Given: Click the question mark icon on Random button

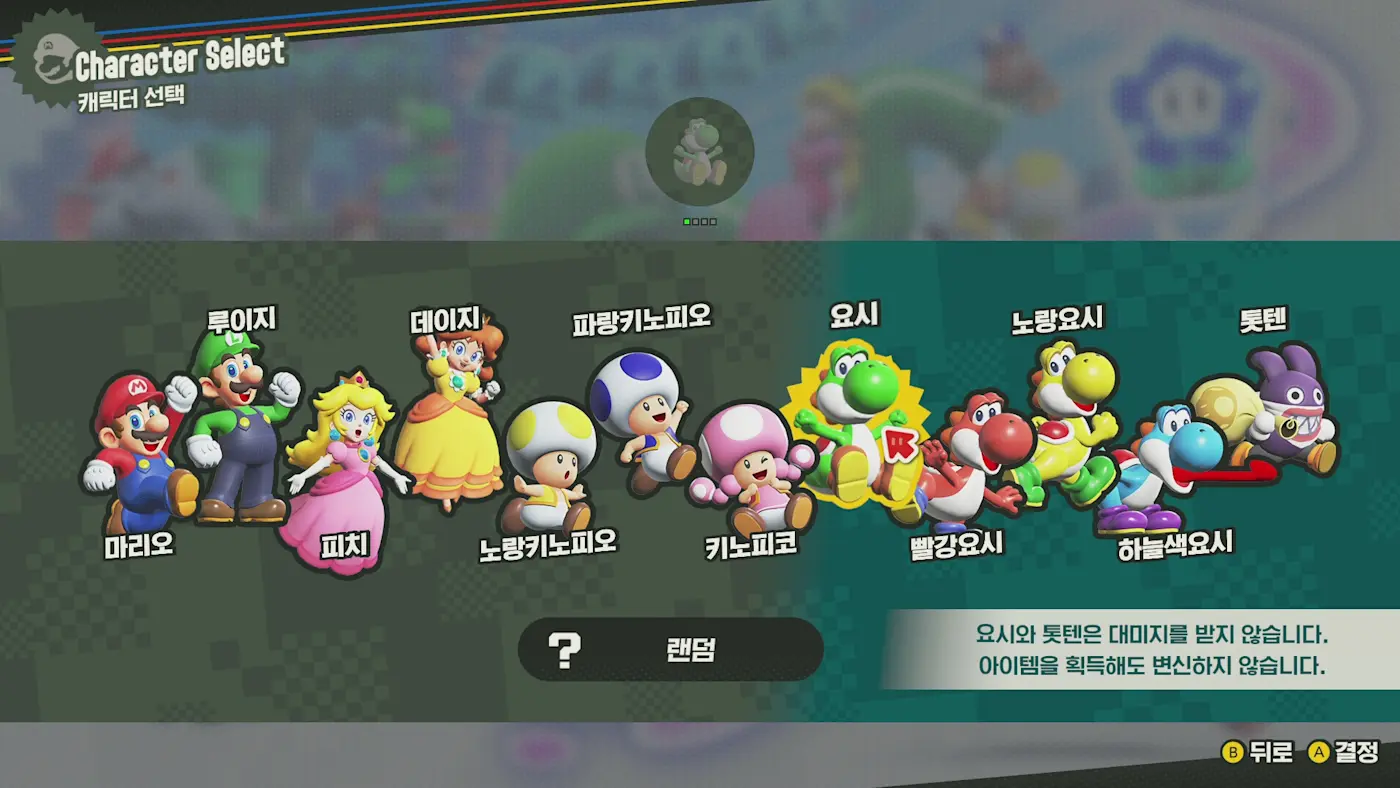Looking at the screenshot, I should coord(565,649).
